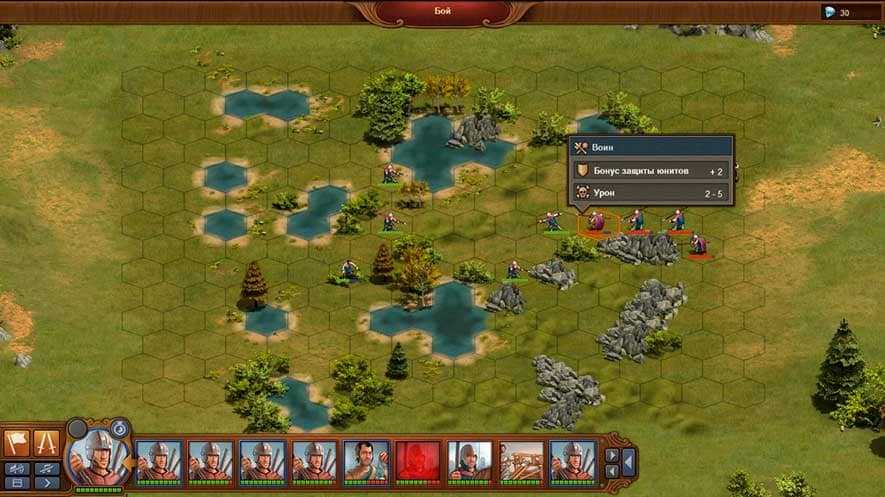
Task: Toggle the music note button
Action: tap(47, 468)
